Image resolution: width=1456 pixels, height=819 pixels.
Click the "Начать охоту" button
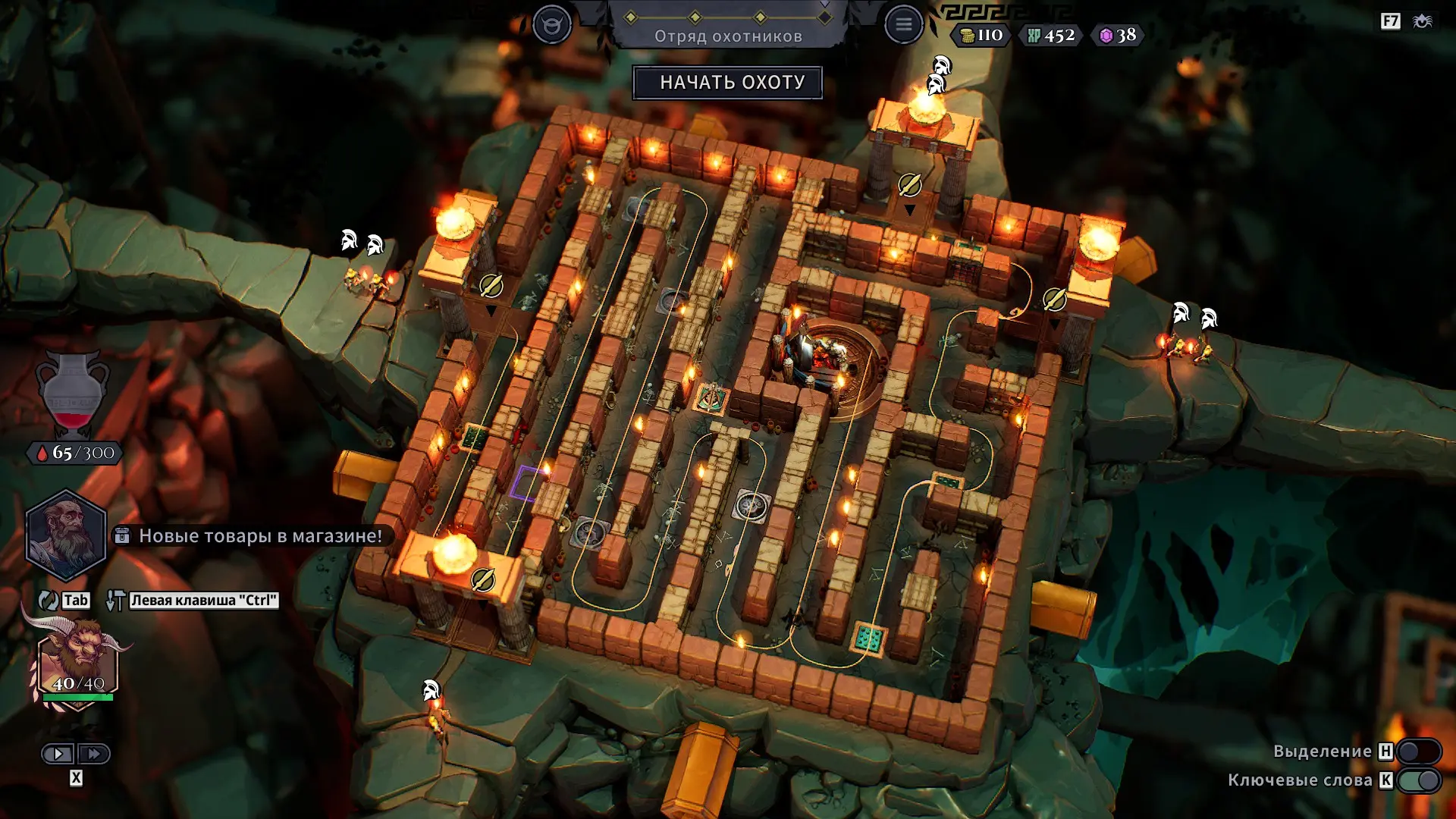click(x=728, y=83)
